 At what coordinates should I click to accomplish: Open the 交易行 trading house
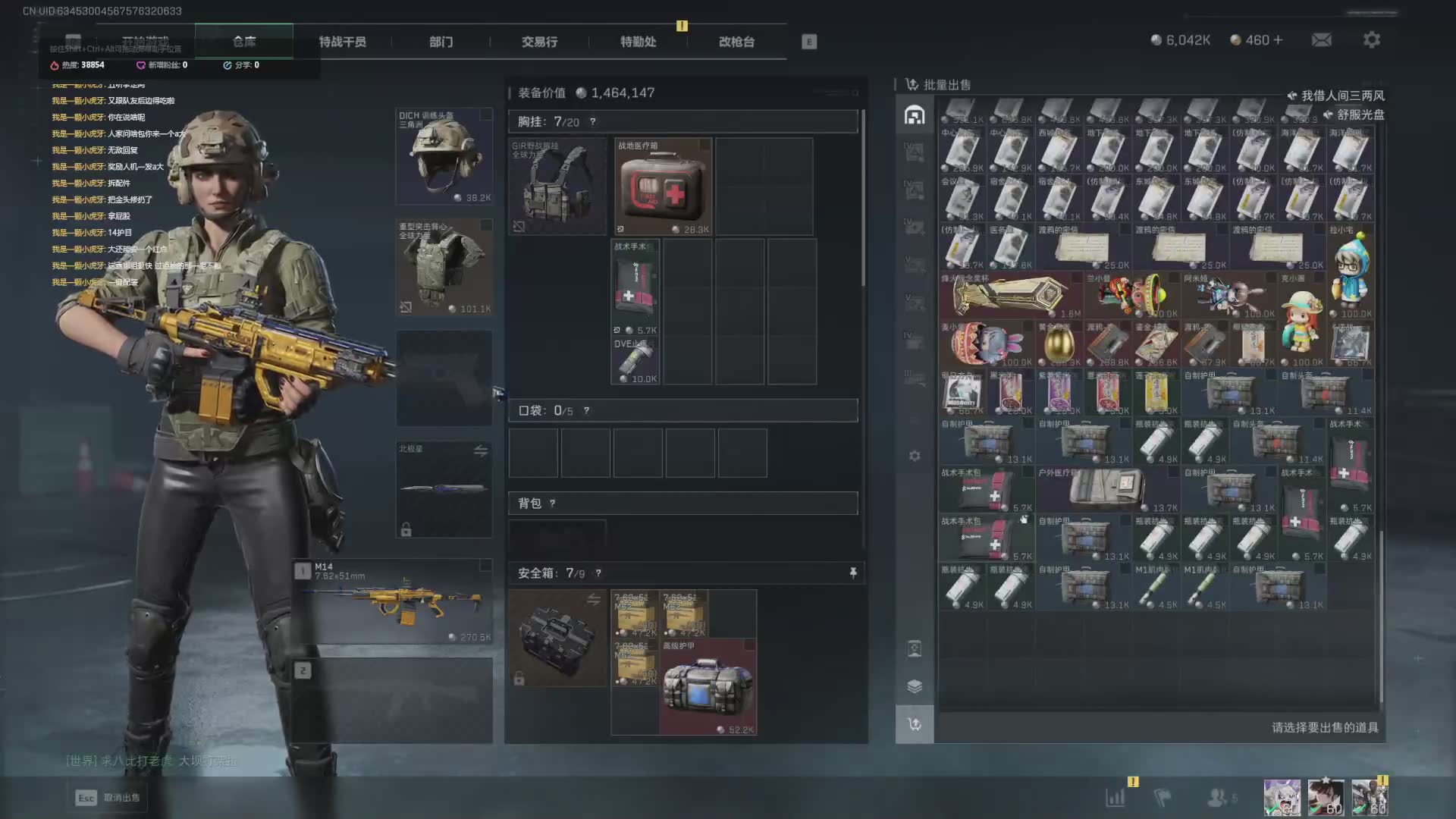pyautogui.click(x=539, y=42)
